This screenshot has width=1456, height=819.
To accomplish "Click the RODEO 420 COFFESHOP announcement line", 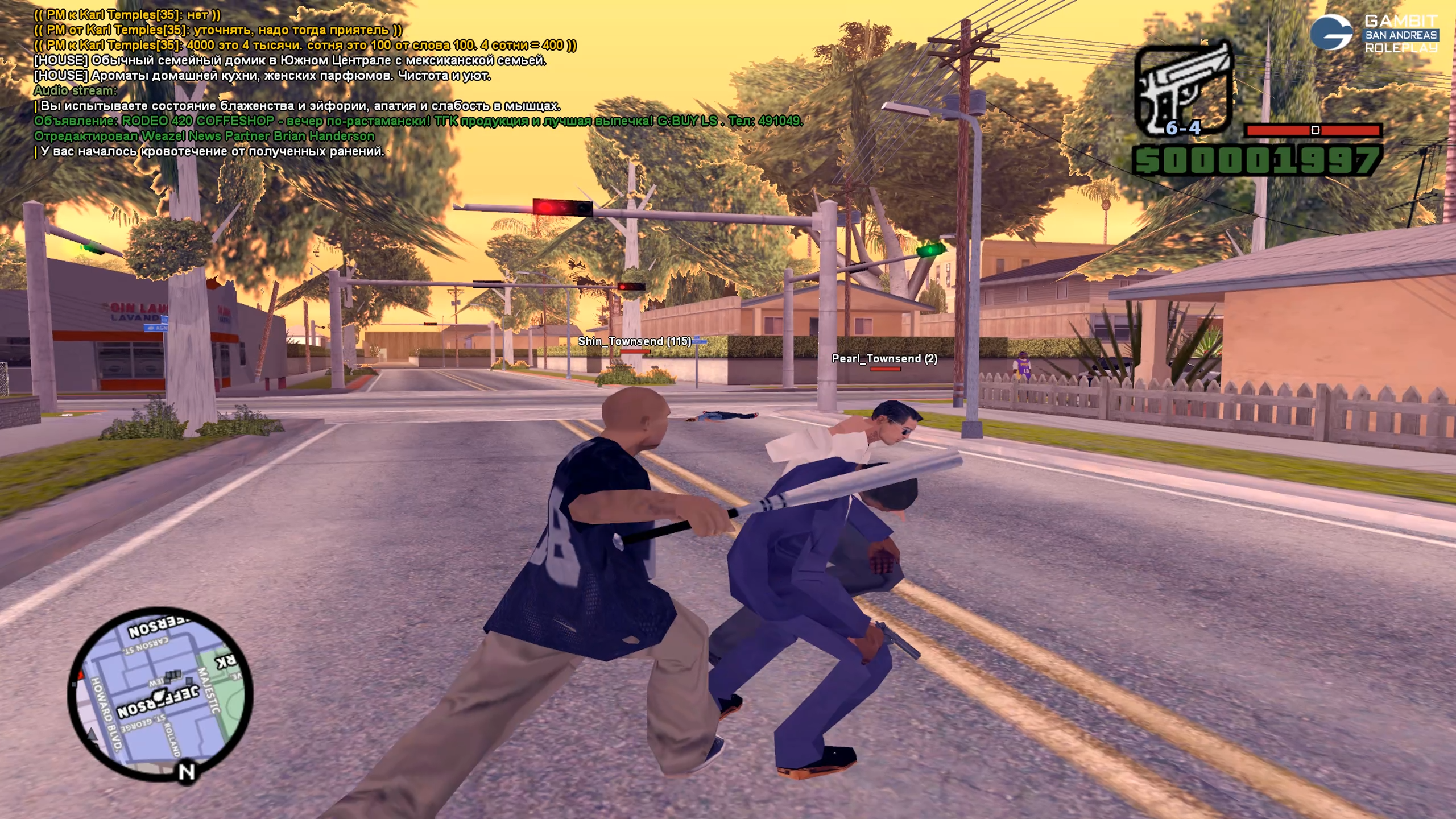I will click(418, 121).
